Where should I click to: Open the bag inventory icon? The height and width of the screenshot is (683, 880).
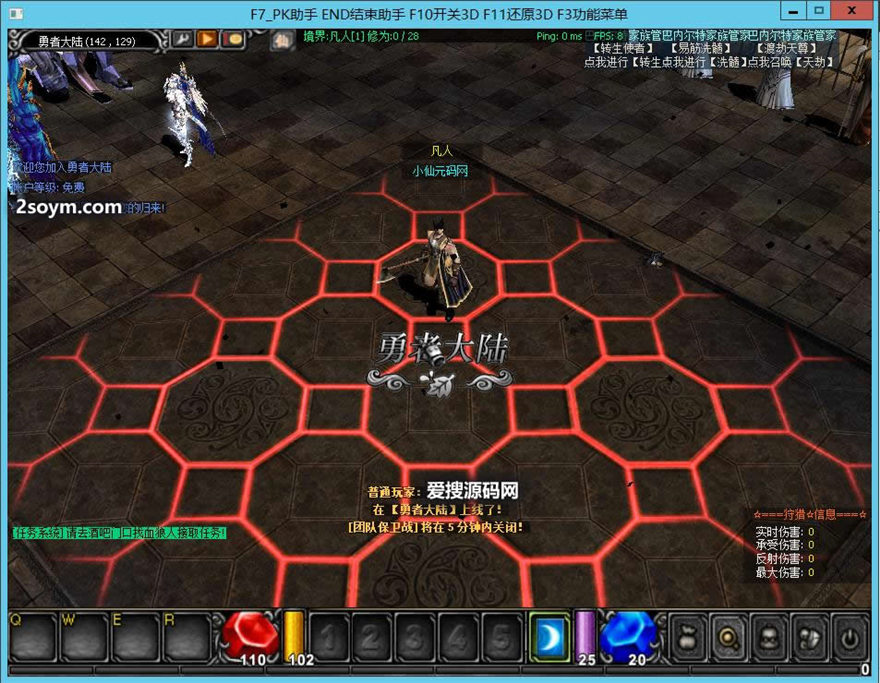686,635
